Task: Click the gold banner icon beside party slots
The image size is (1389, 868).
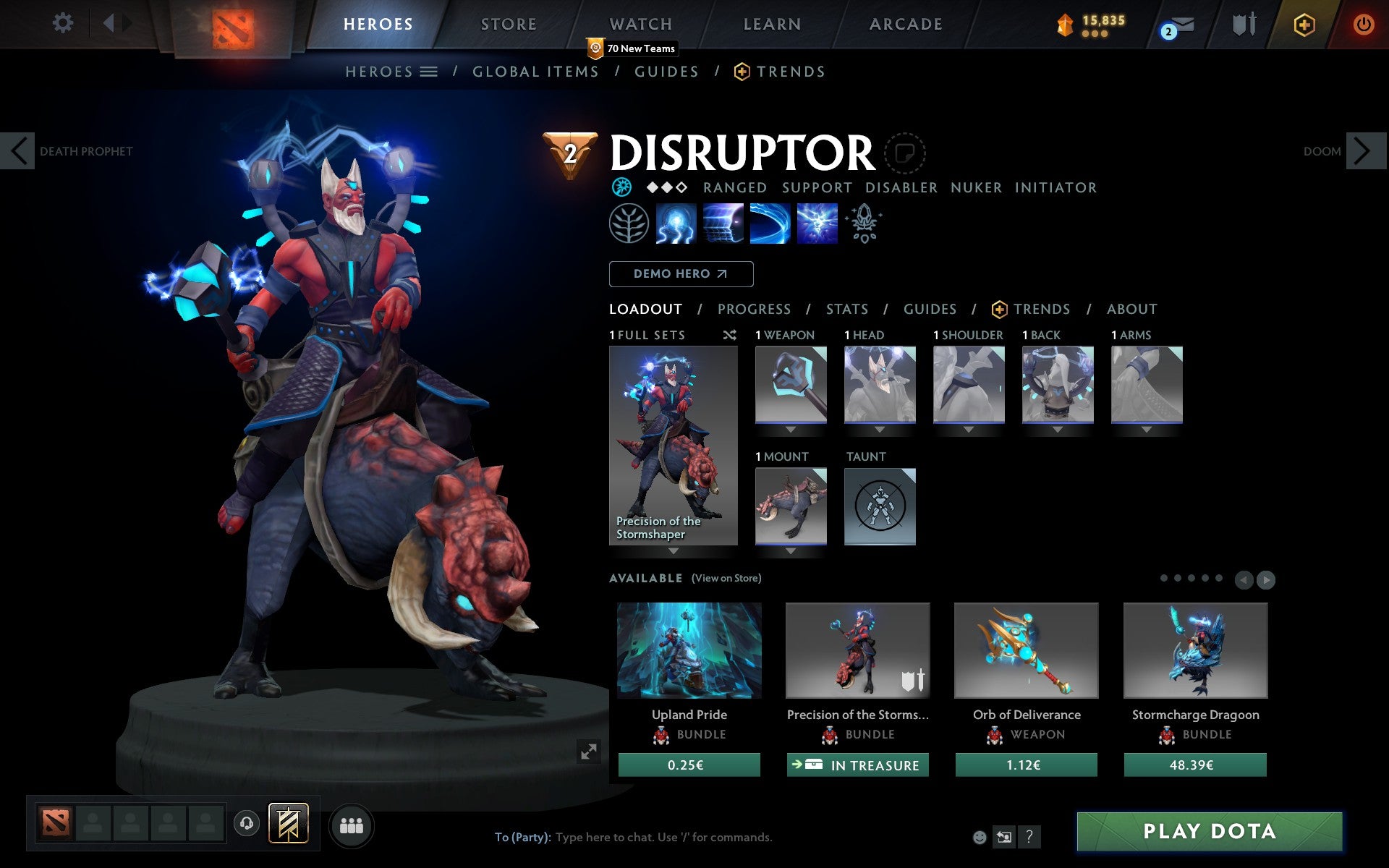Action: 288,822
